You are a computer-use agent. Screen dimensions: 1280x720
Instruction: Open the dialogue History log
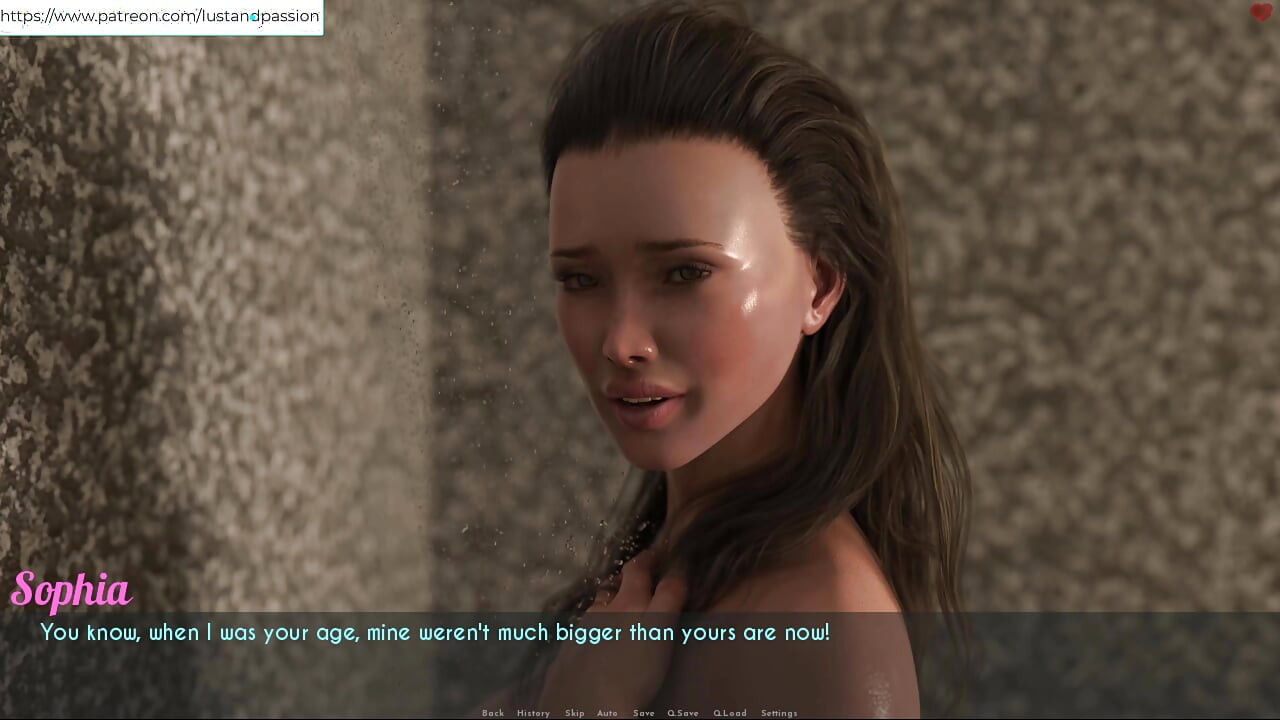(533, 713)
